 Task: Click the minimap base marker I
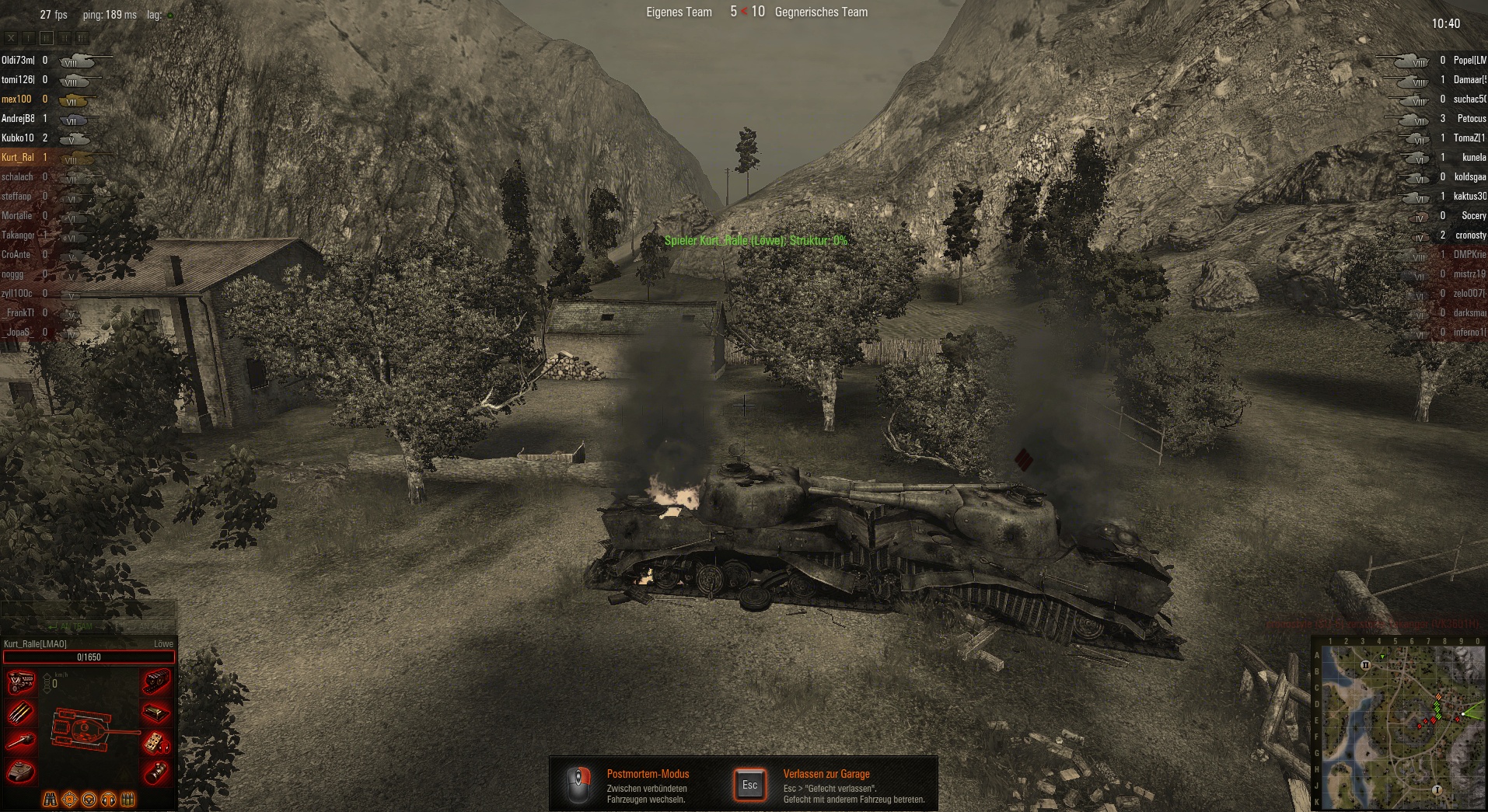pos(1437,790)
